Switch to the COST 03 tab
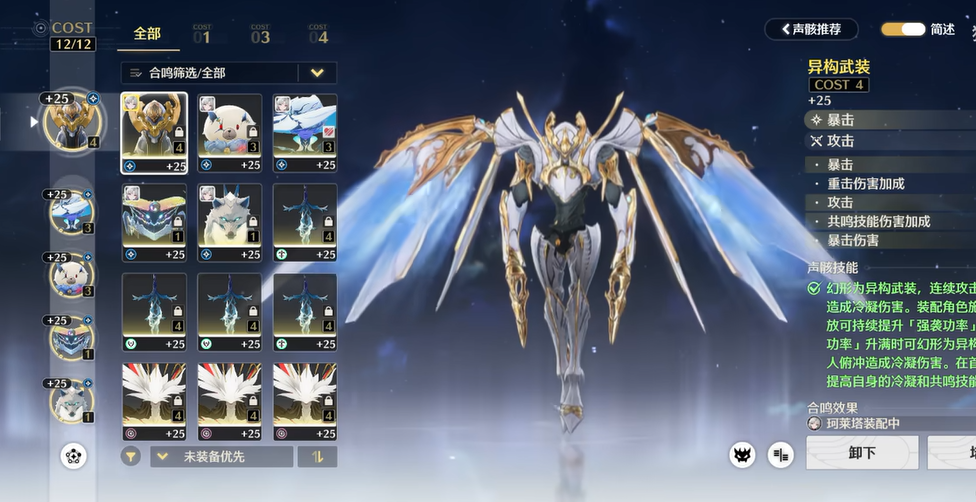 click(x=260, y=35)
